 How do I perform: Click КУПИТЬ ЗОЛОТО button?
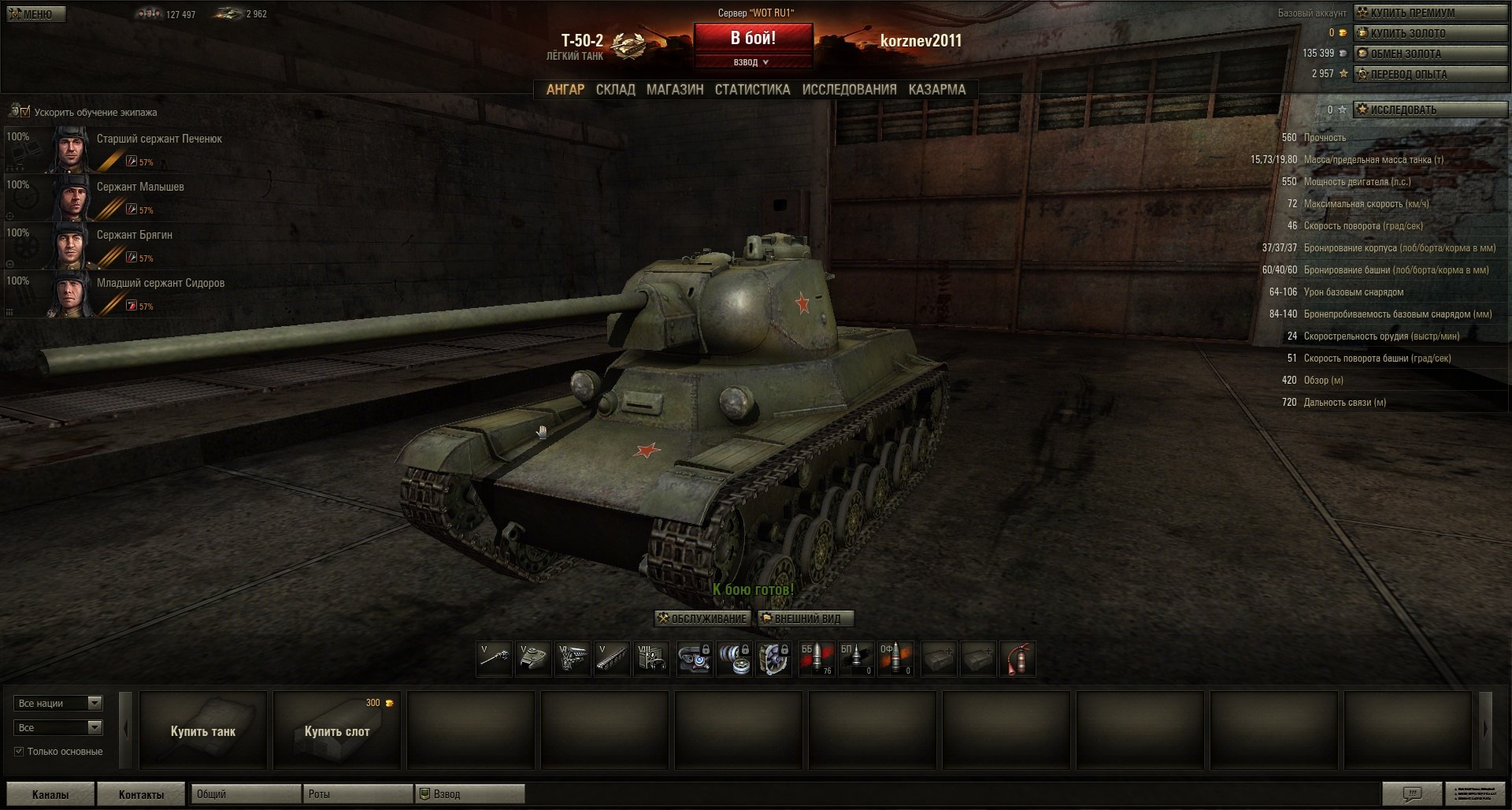coord(1429,33)
